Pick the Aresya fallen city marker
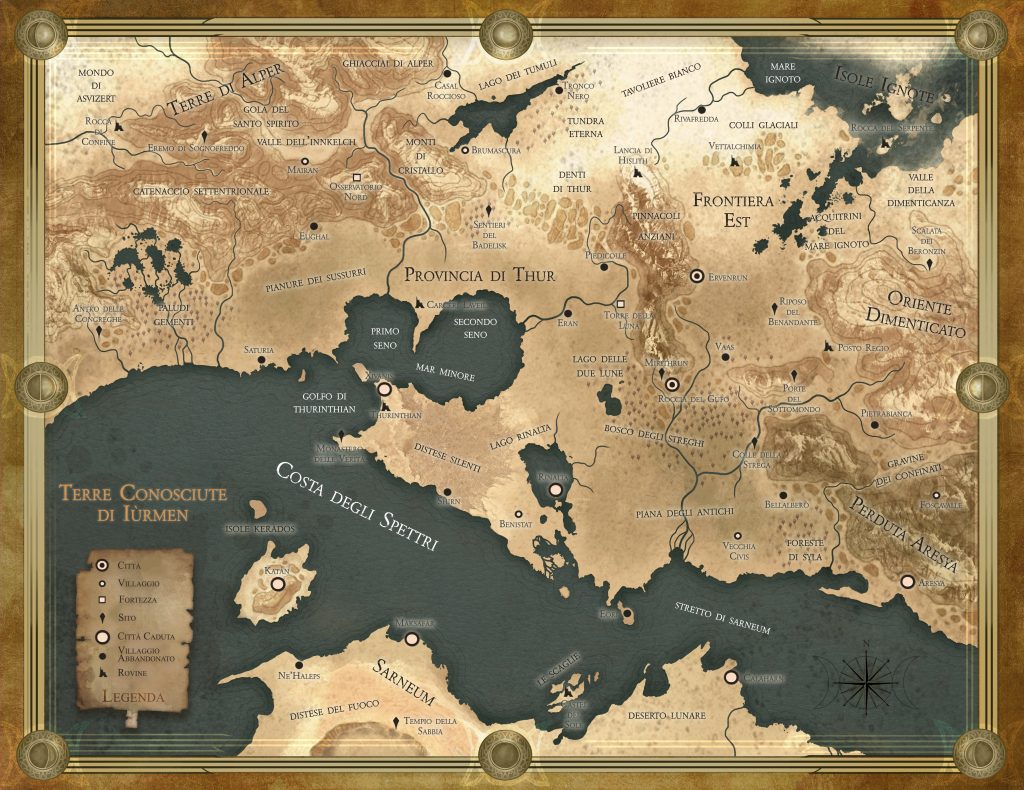The height and width of the screenshot is (790, 1024). coord(907,581)
